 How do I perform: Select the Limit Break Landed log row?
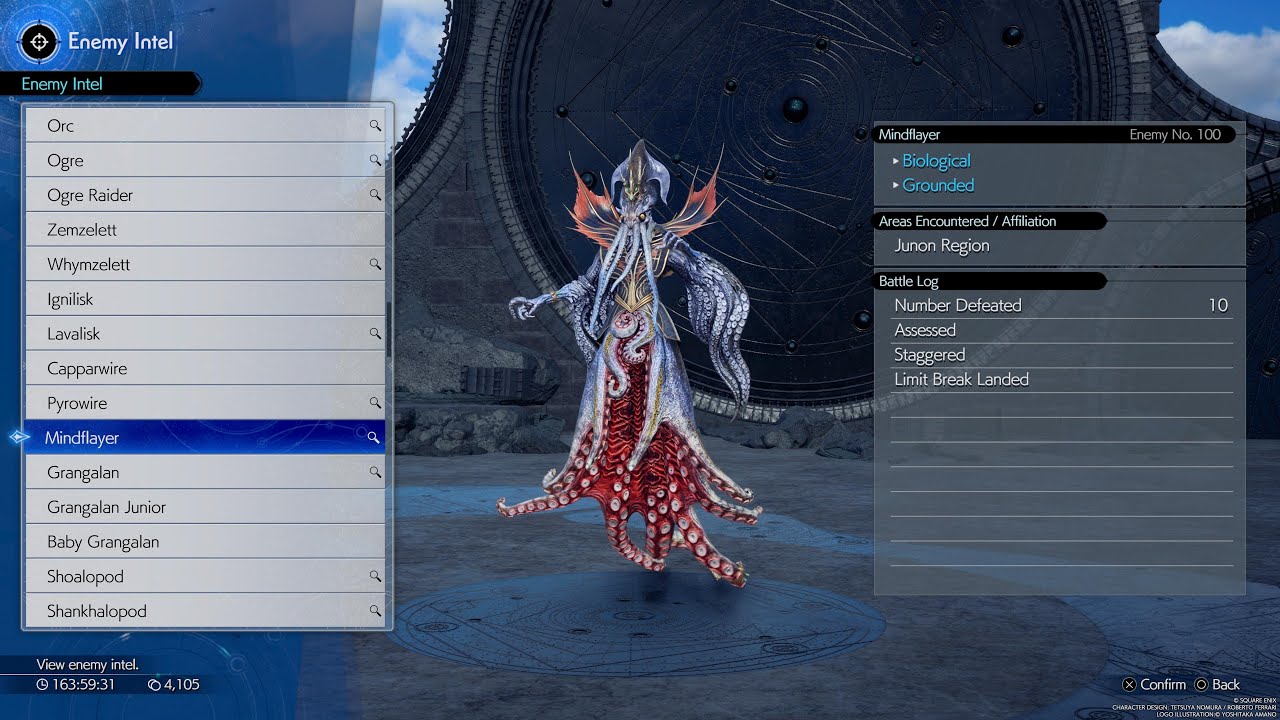(1060, 380)
